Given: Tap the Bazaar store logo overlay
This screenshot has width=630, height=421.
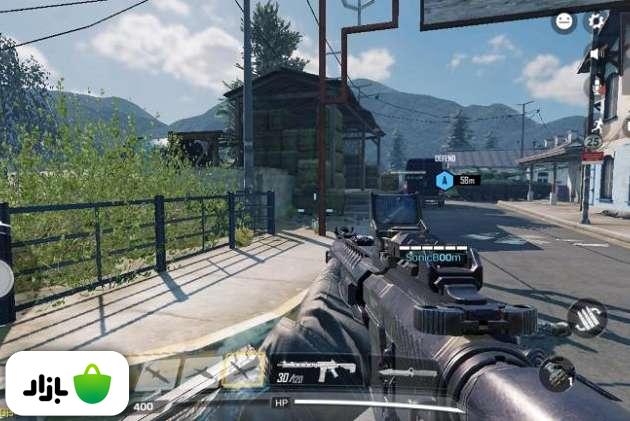Looking at the screenshot, I should pos(67,384).
